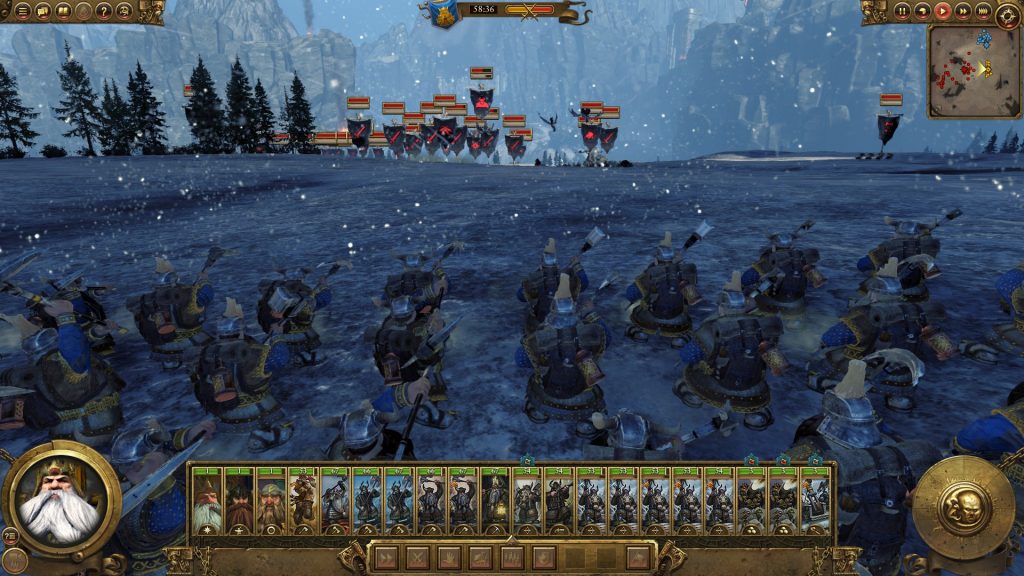Switch to fastest triple-arrow speed
The image size is (1024, 576).
(982, 11)
